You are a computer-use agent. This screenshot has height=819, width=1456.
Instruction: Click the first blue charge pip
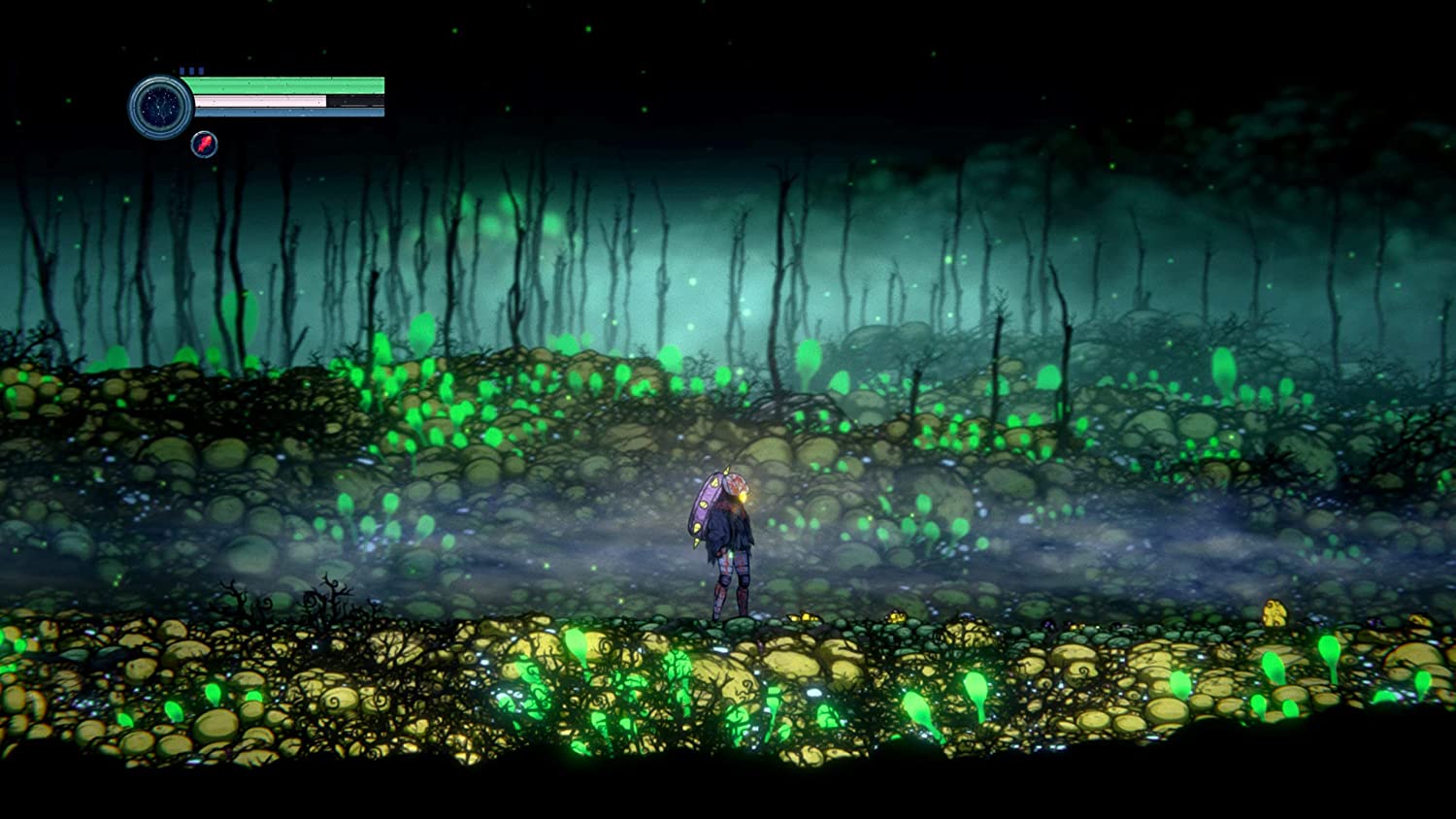pos(182,70)
